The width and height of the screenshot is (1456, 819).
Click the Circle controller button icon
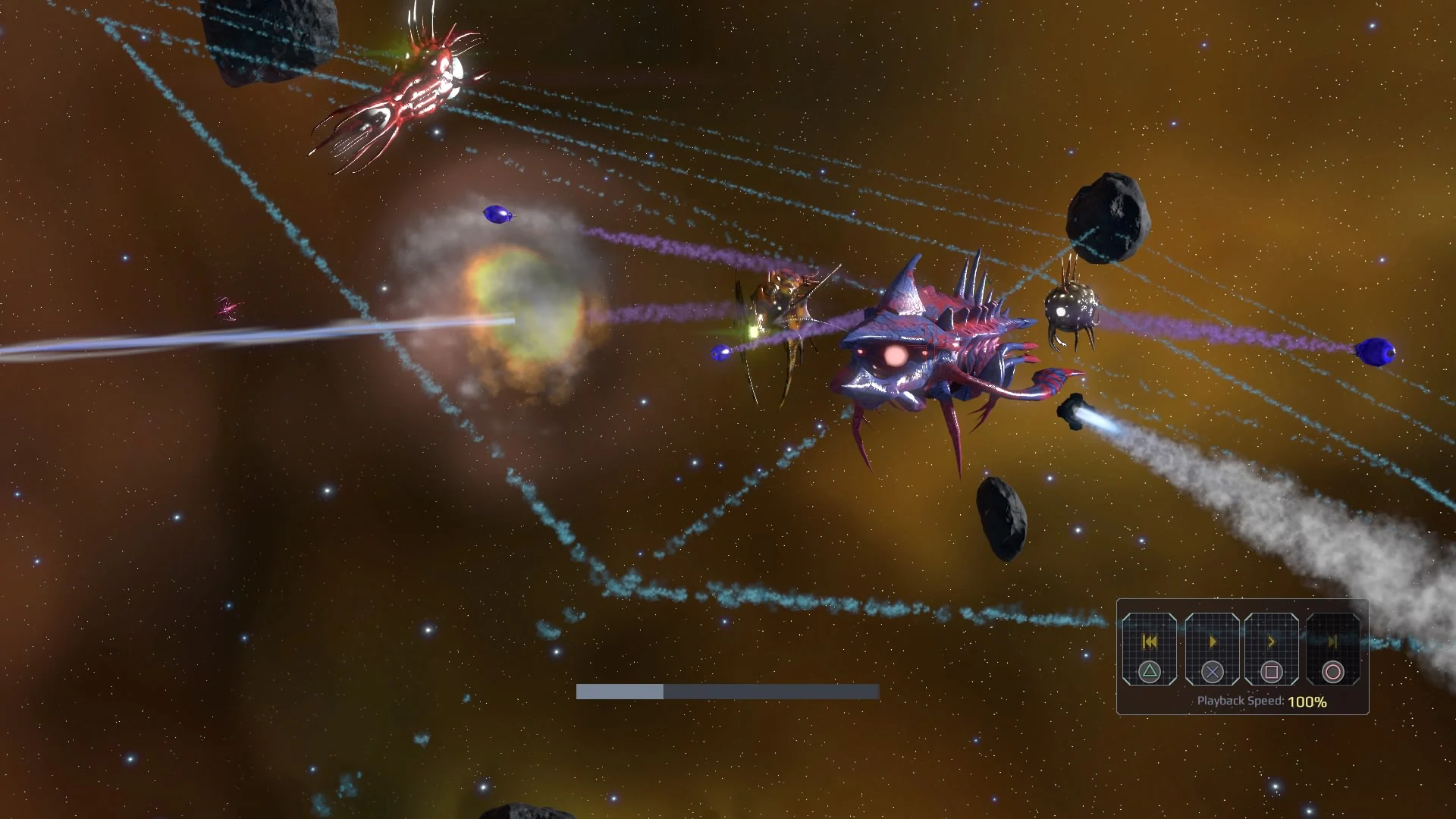click(x=1333, y=673)
